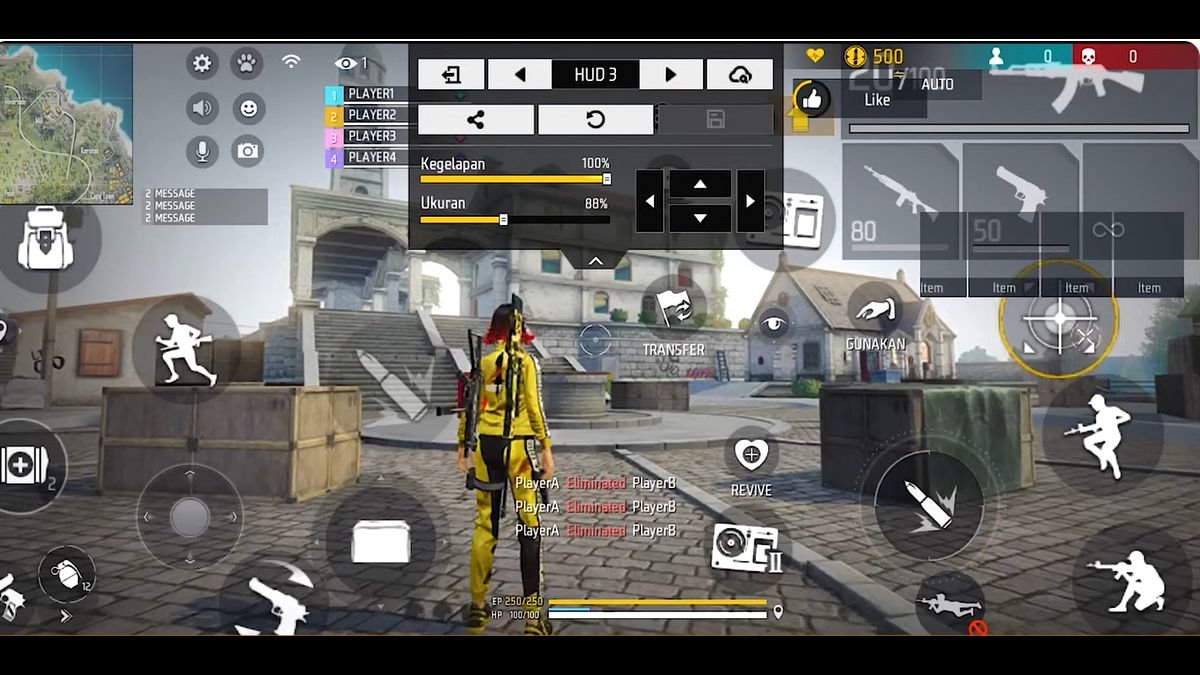
Task: Upload the HUD layout to the cloud
Action: 740,74
